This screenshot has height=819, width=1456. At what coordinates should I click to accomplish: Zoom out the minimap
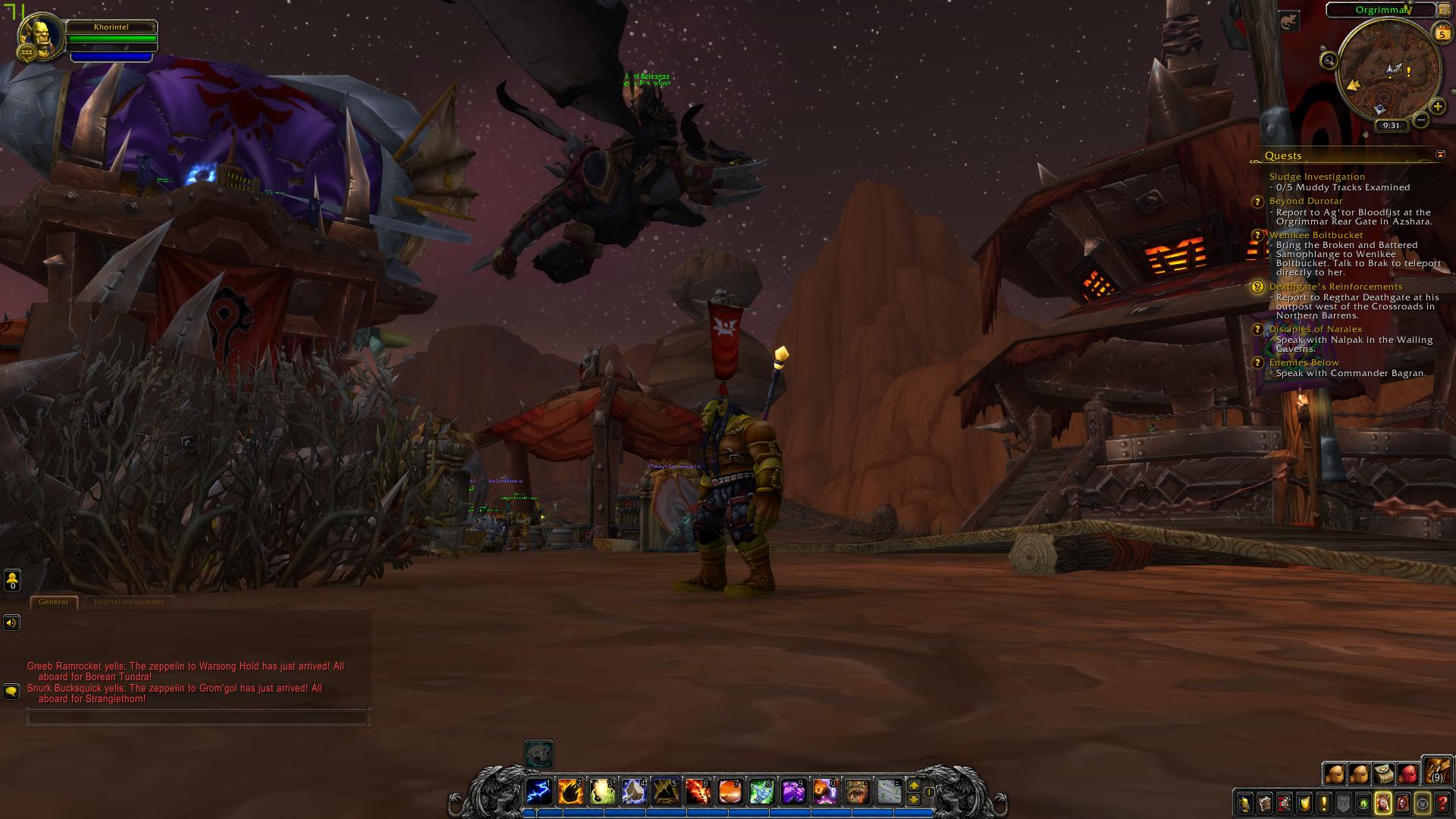click(1421, 120)
